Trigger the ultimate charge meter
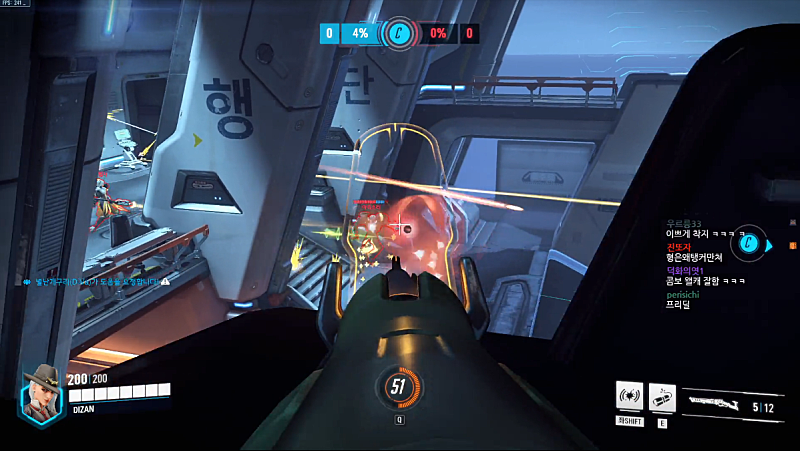The image size is (800, 451). coord(398,387)
